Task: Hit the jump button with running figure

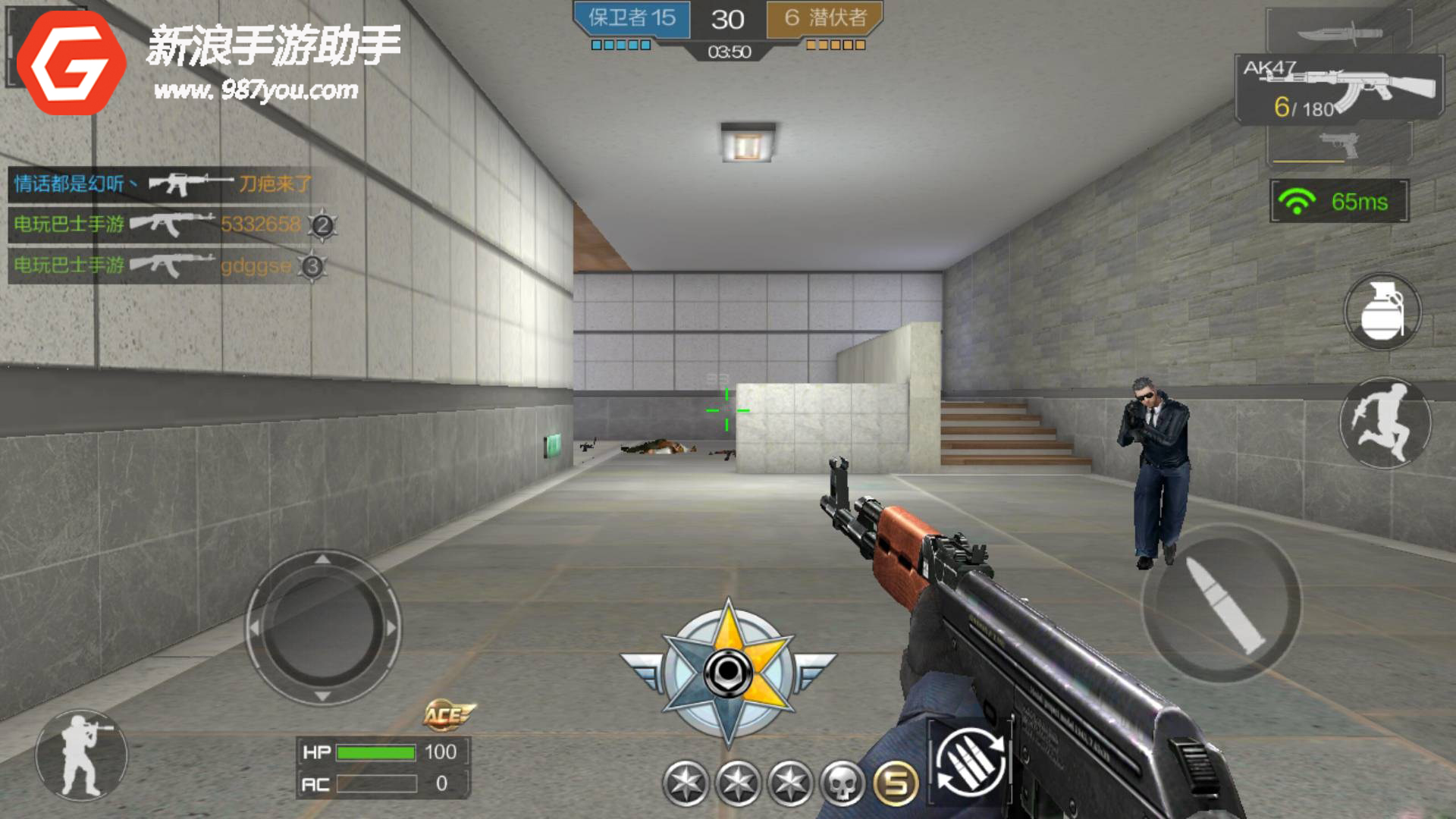Action: 1385,422
